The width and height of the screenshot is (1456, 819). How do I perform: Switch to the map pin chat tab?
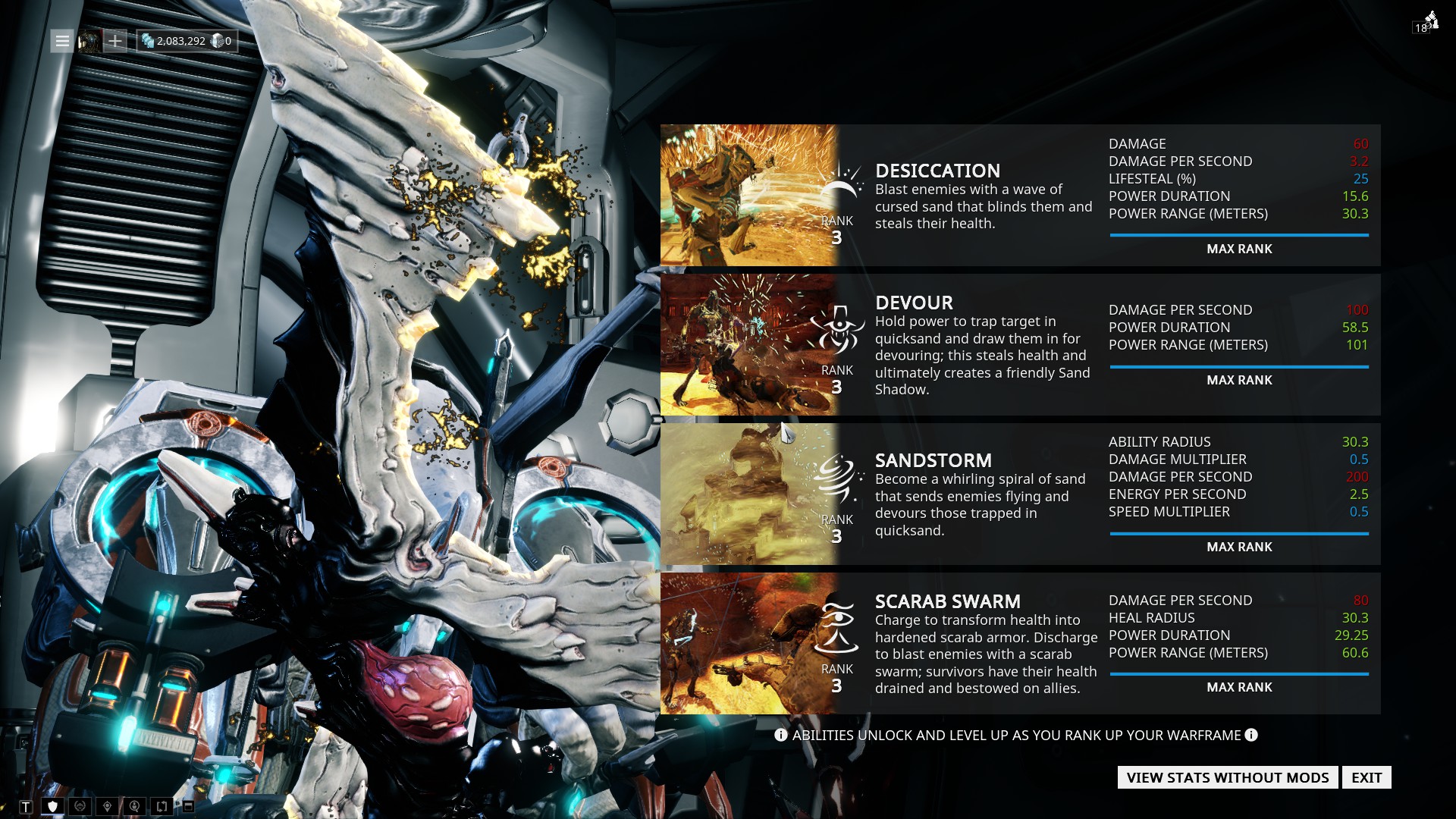point(107,807)
